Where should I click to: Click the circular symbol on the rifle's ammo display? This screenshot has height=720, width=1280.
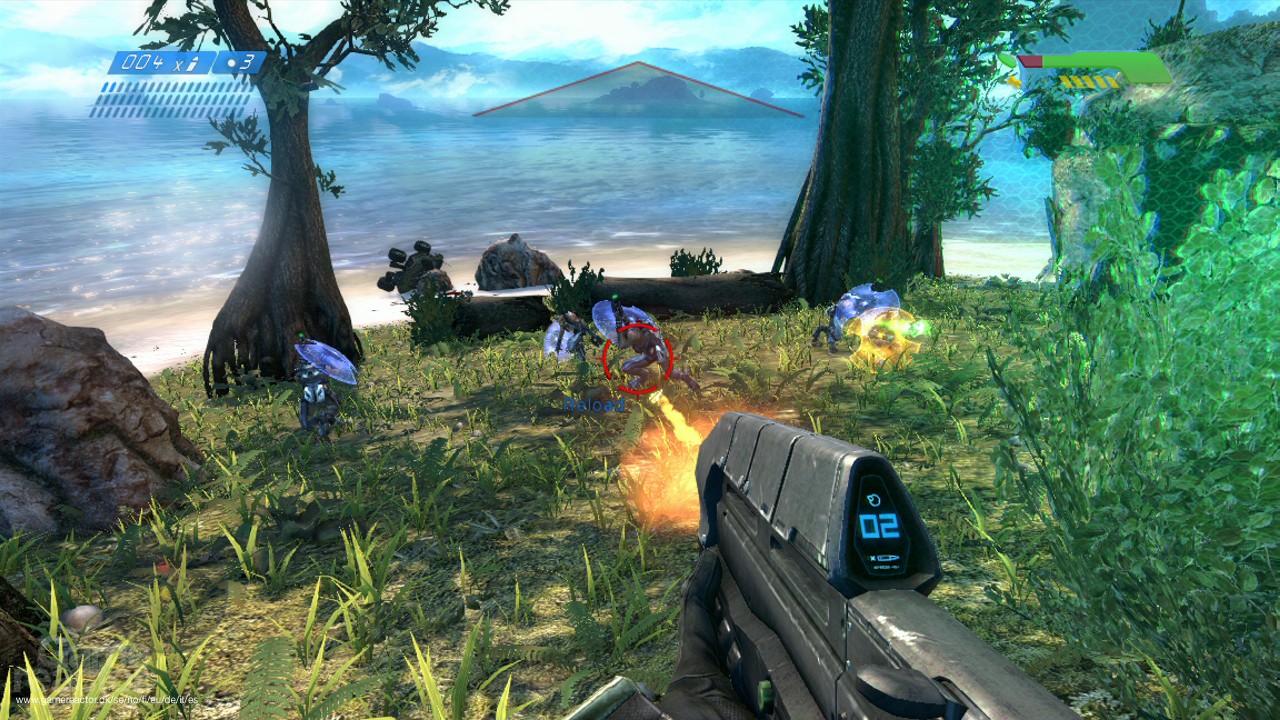click(x=874, y=499)
